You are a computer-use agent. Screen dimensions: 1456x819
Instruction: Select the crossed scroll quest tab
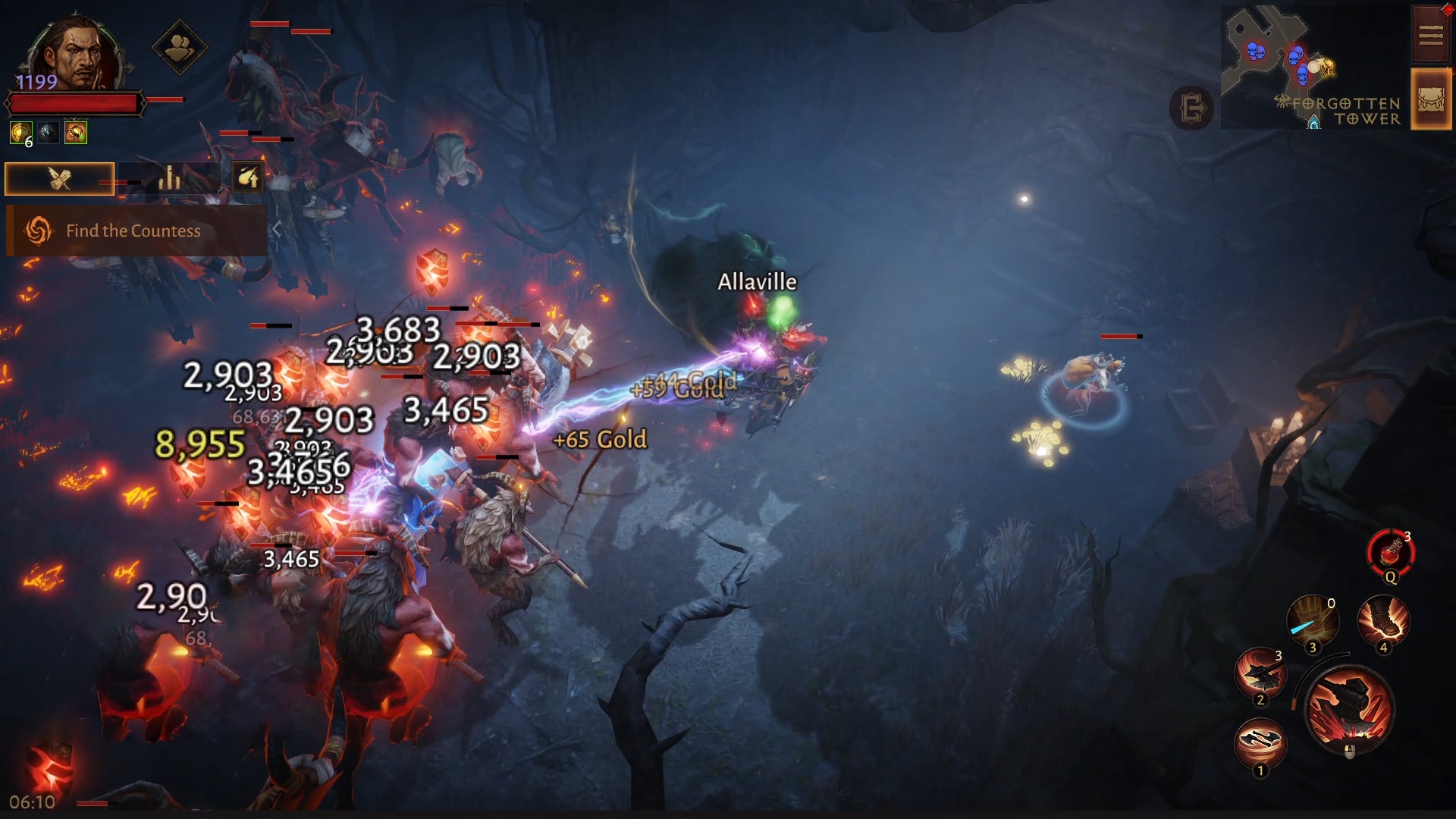tap(60, 179)
